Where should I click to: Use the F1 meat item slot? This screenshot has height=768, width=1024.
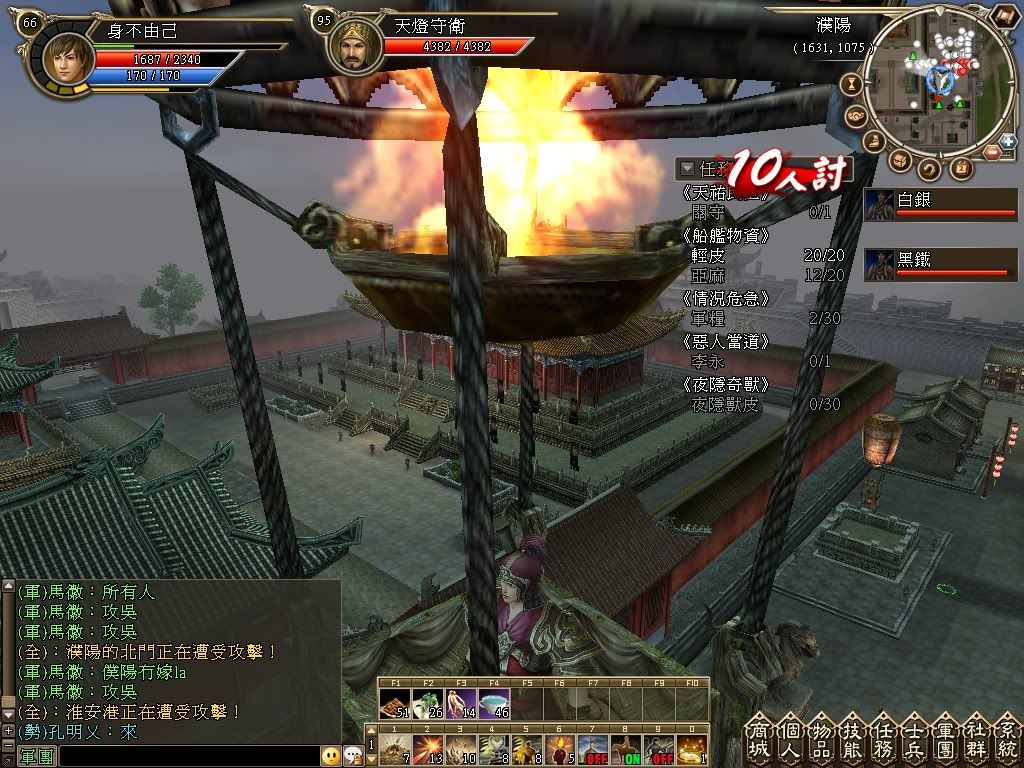click(x=395, y=703)
